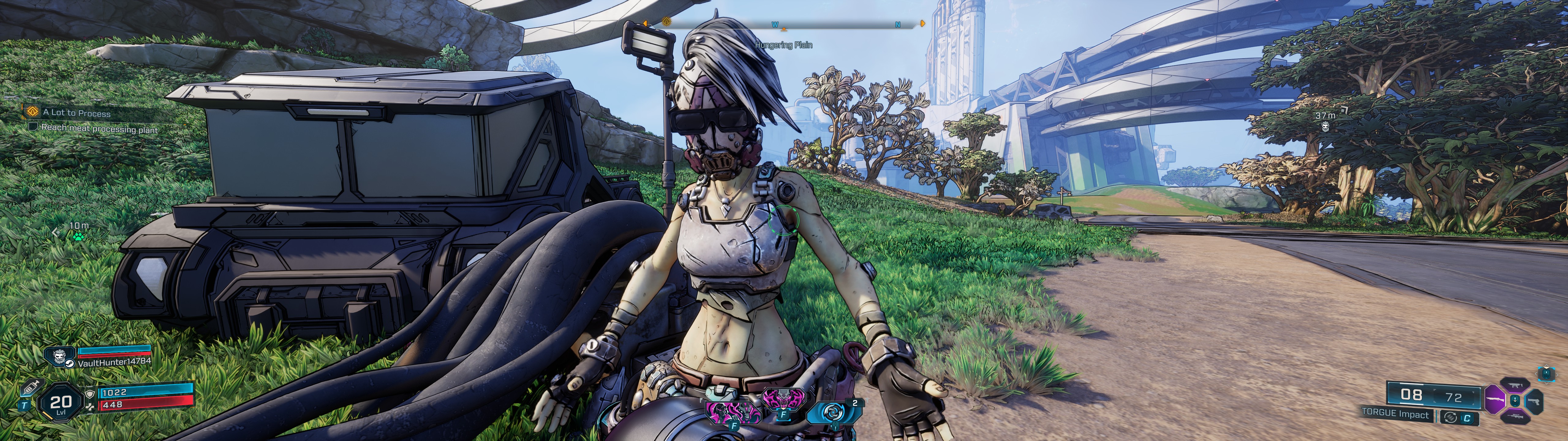Viewport: 1568px width, 441px height.
Task: Click the skull marker at 37 m
Action: click(x=1325, y=126)
